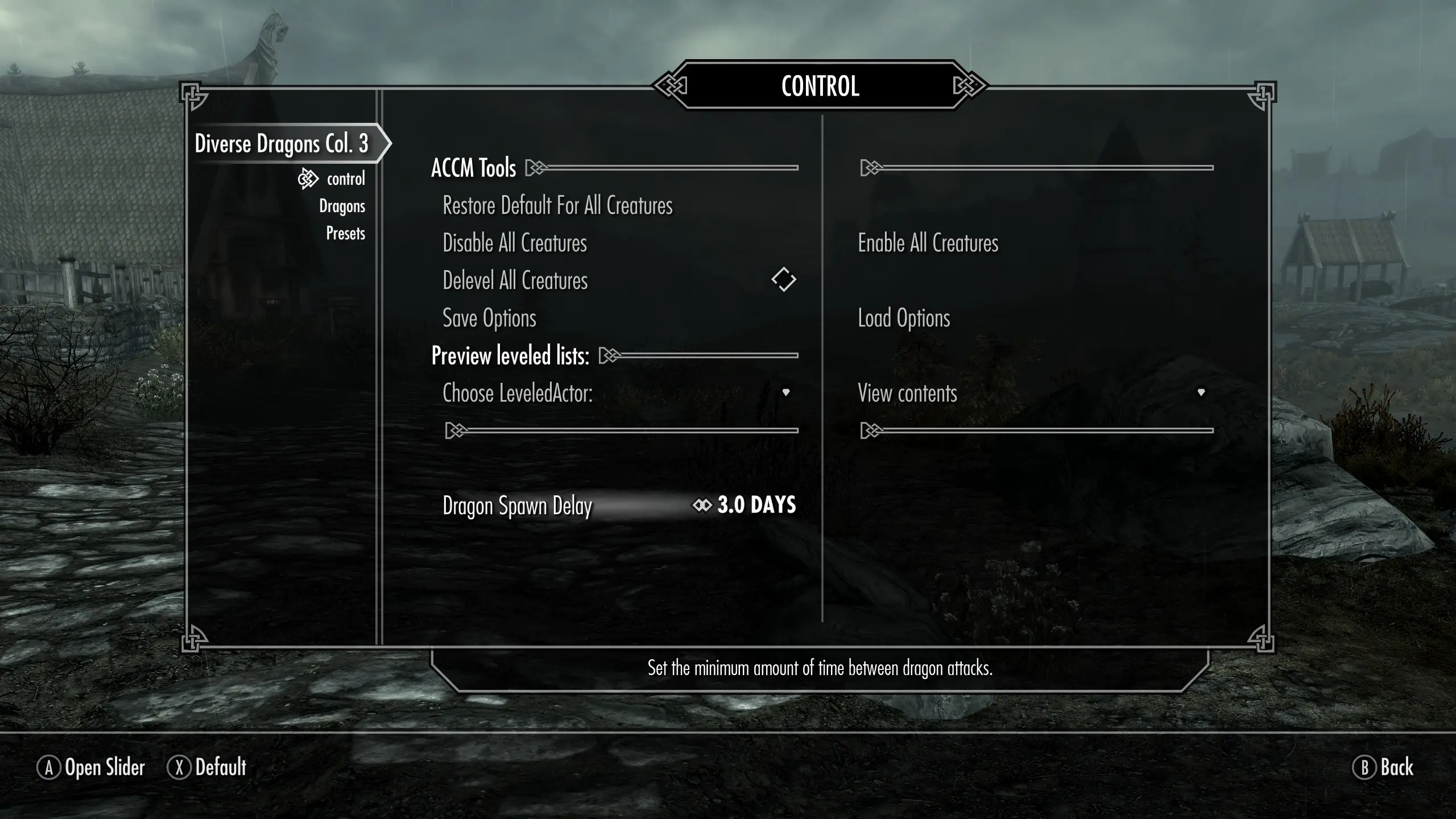This screenshot has width=1456, height=819.
Task: Click Disable All Creatures
Action: point(515,243)
